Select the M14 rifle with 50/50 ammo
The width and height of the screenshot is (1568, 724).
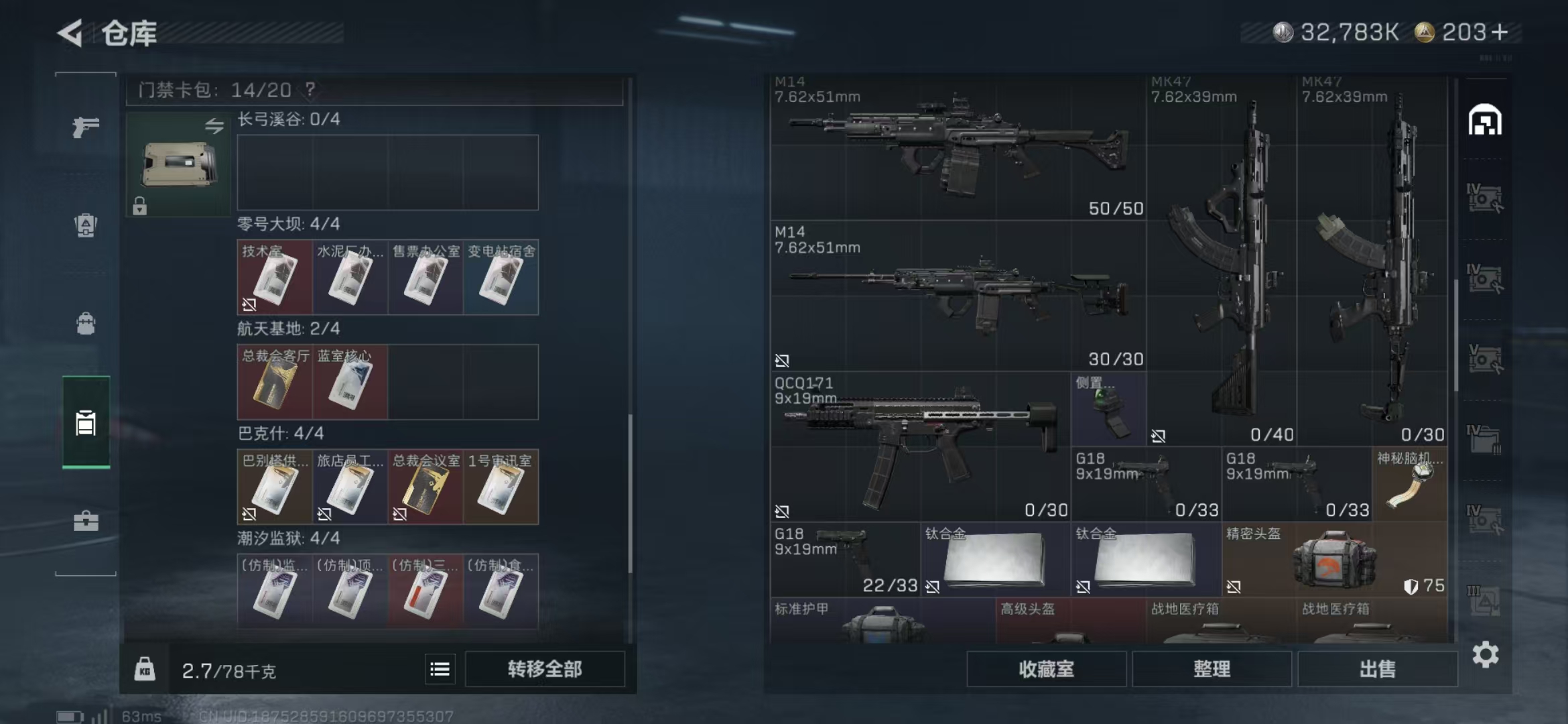pyautogui.click(x=958, y=147)
